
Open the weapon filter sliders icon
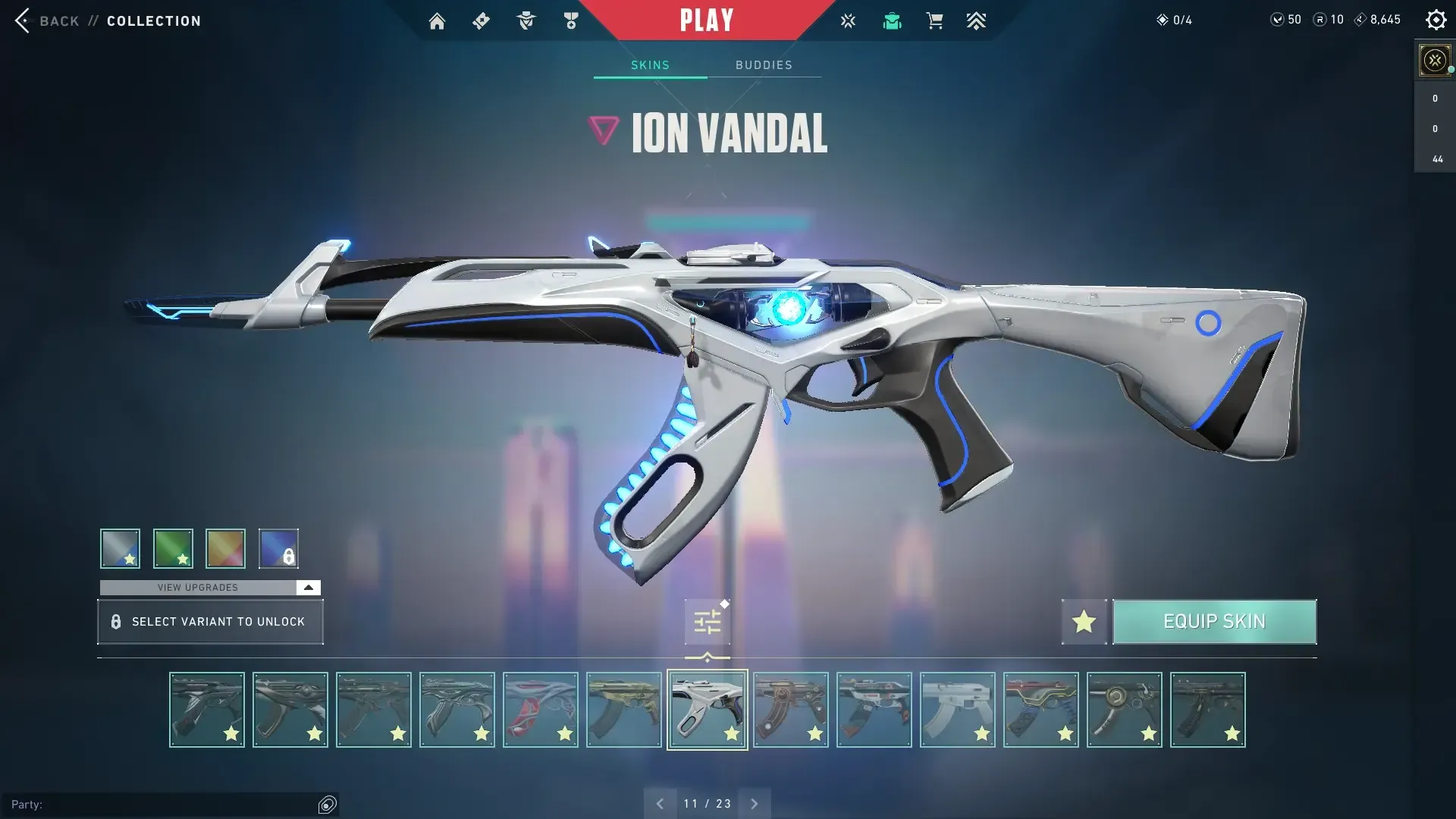pyautogui.click(x=706, y=620)
